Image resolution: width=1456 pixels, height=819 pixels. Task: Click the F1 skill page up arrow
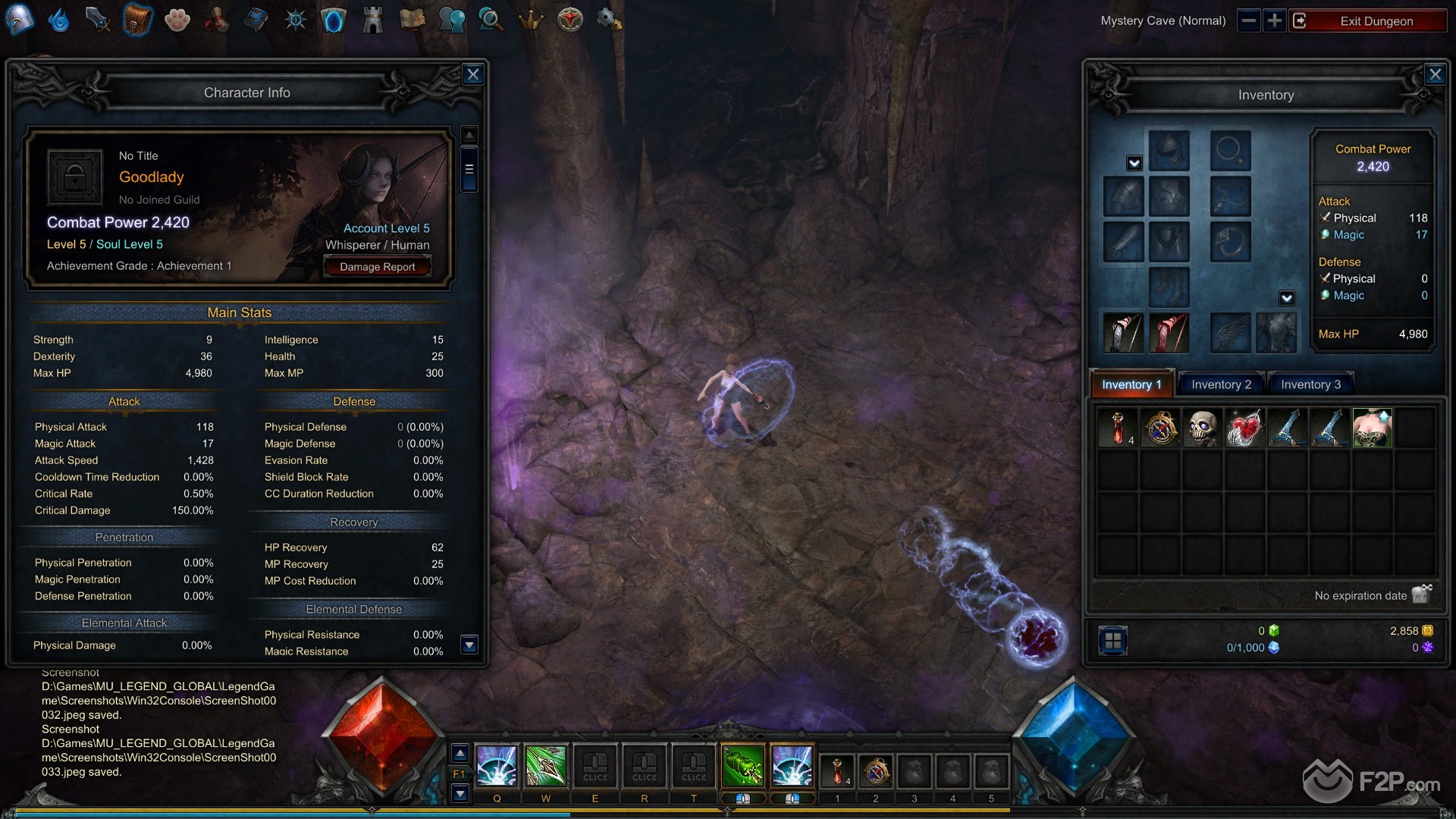[460, 753]
